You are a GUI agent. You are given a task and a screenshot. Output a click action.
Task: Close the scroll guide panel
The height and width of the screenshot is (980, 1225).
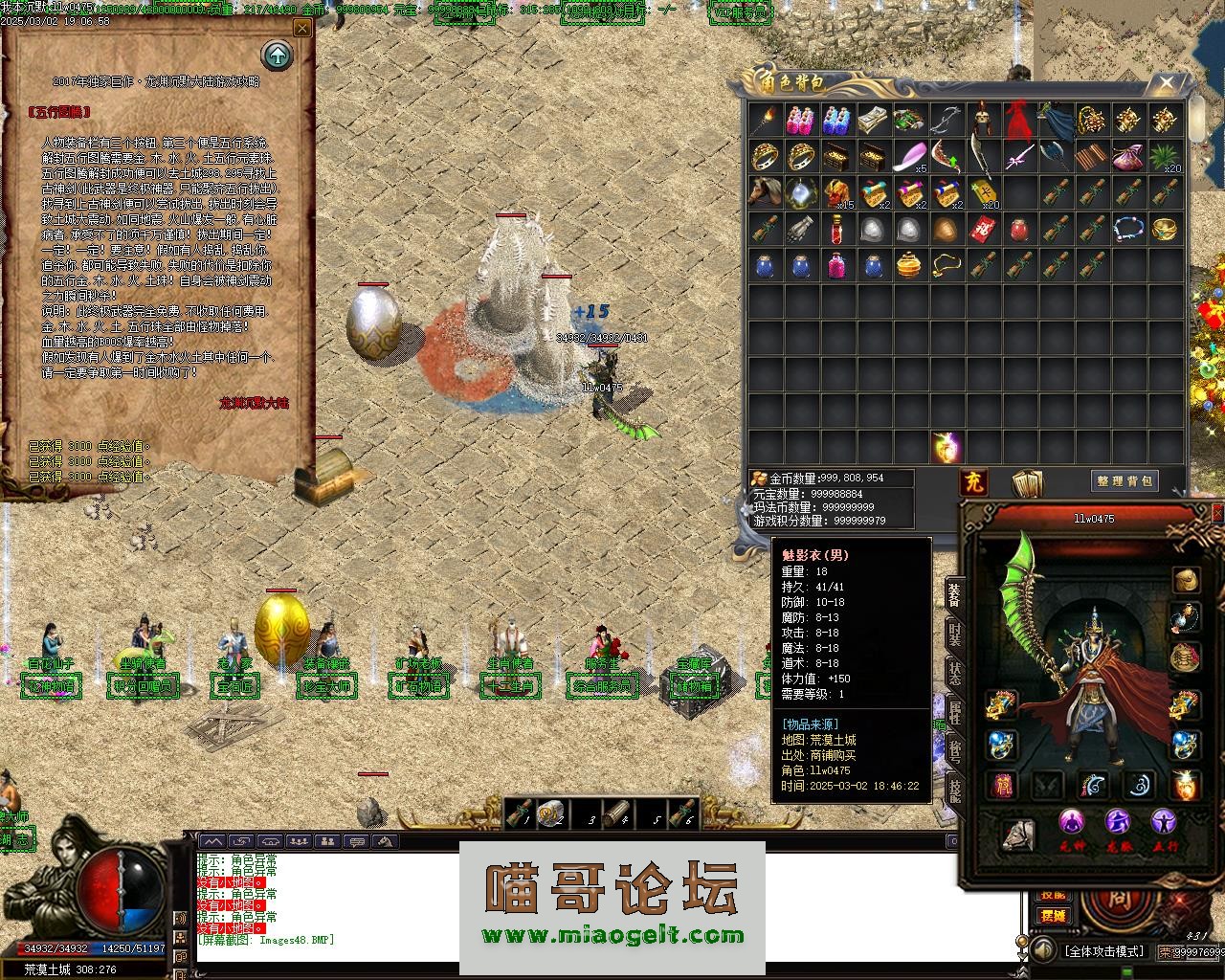pyautogui.click(x=302, y=29)
